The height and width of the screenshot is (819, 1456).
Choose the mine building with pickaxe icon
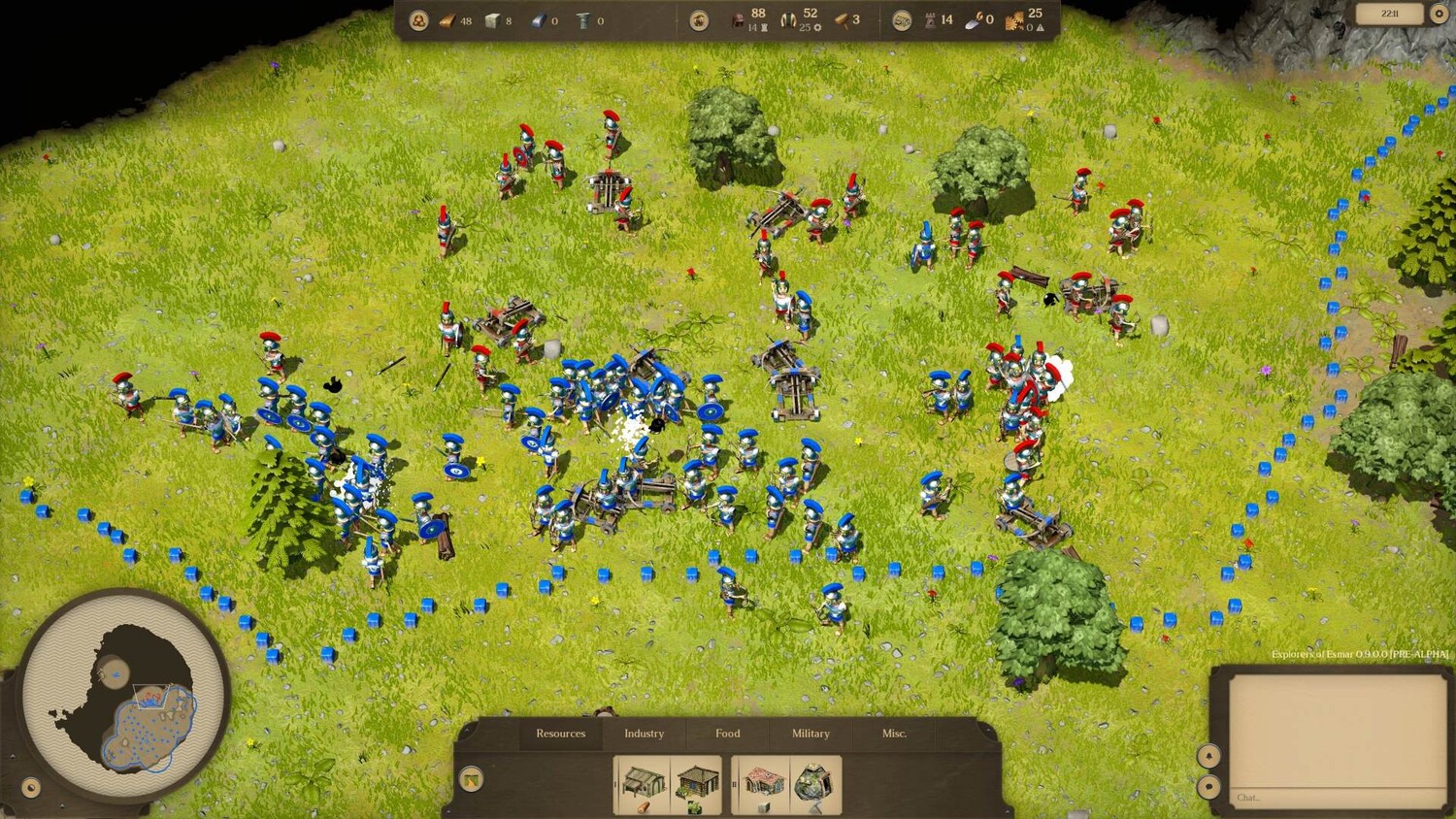pyautogui.click(x=814, y=784)
